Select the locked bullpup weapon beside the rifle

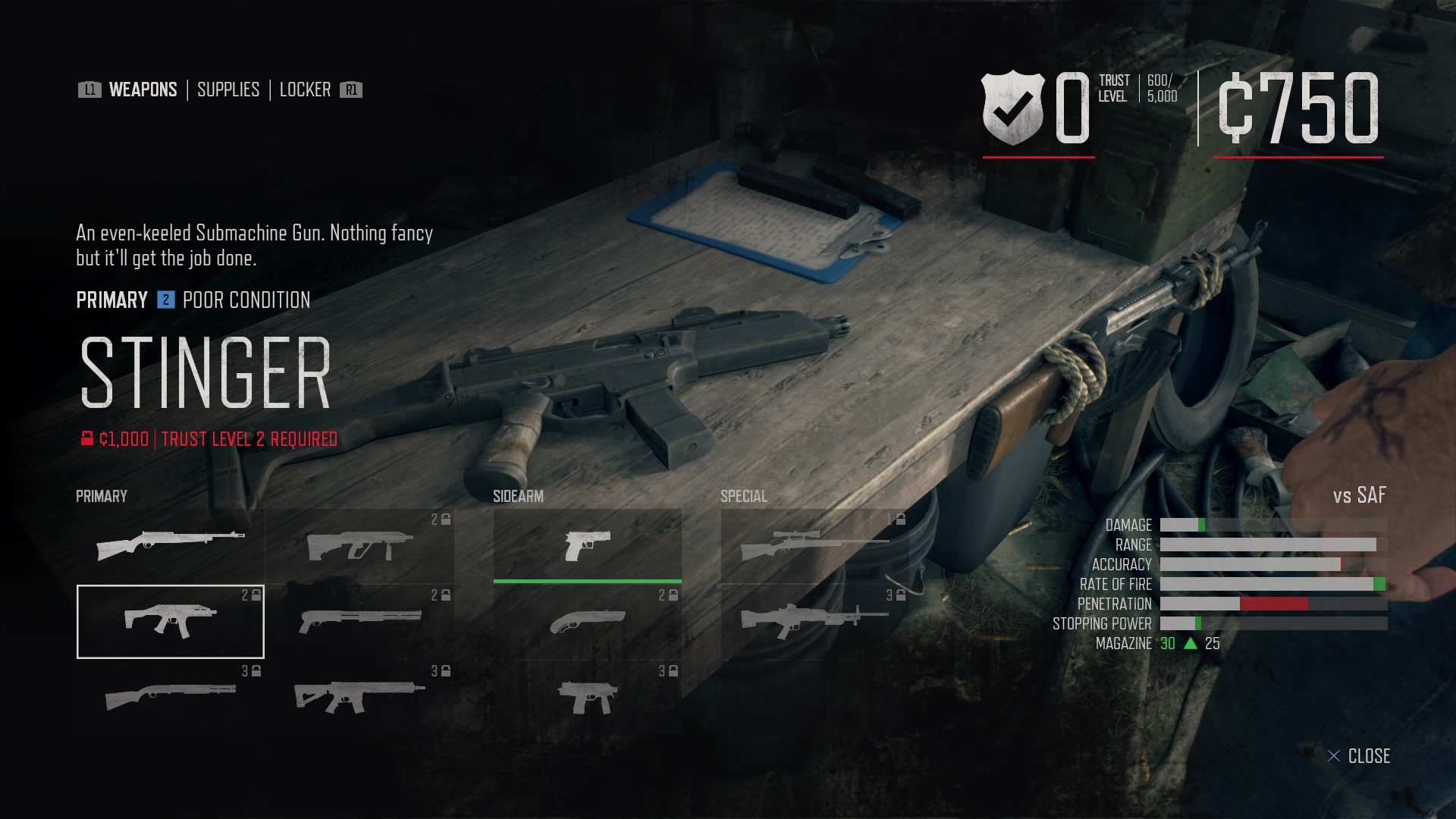tap(360, 545)
